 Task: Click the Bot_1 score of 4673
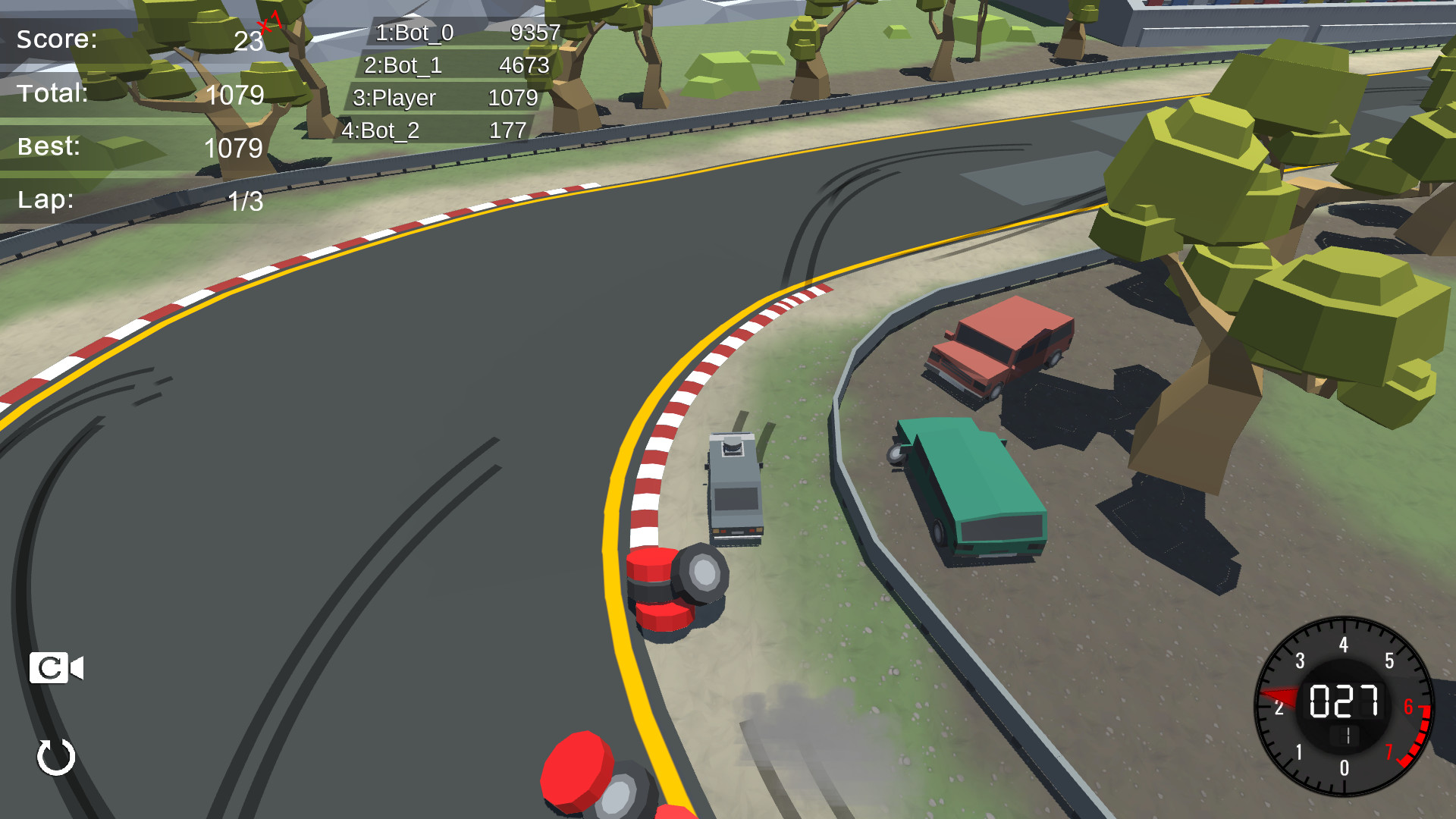coord(525,65)
